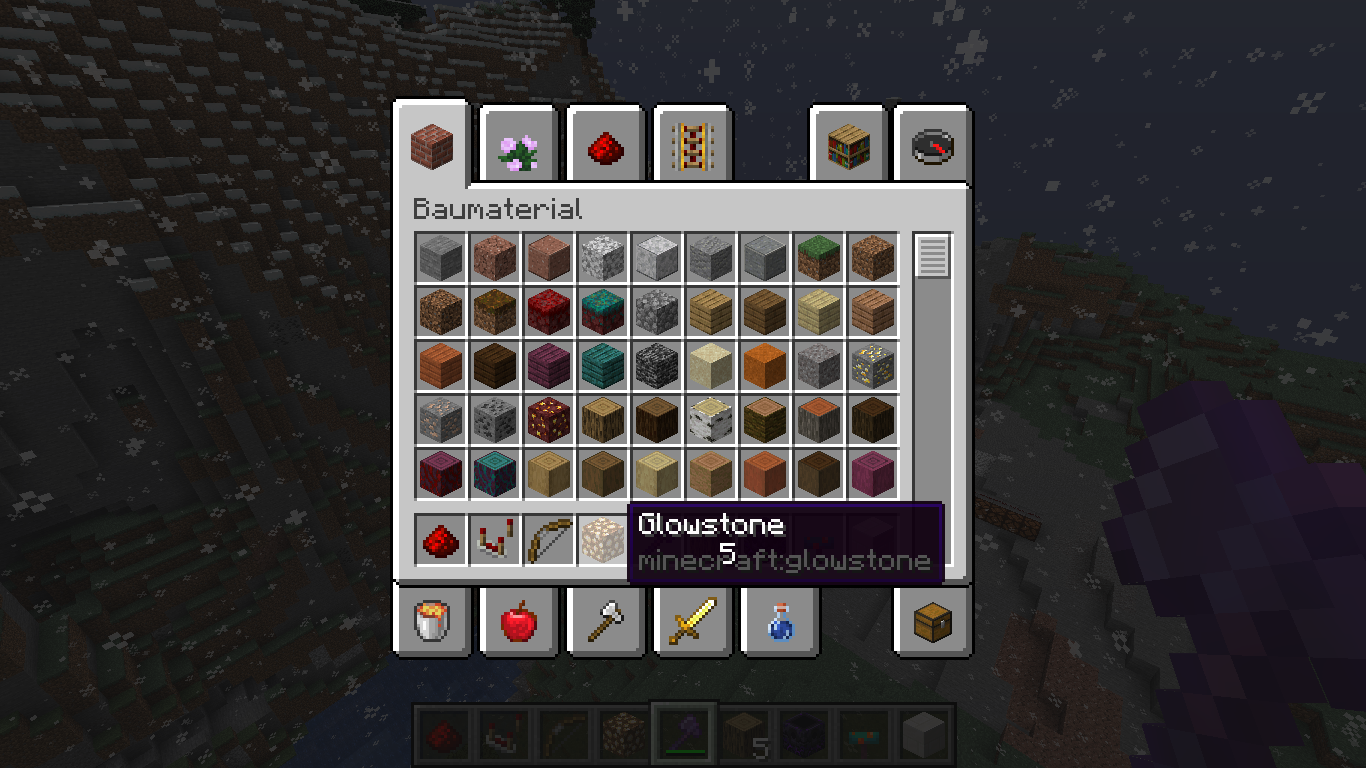Open the chest survival inventory tab
Screen dimensions: 1366x768
click(x=933, y=621)
